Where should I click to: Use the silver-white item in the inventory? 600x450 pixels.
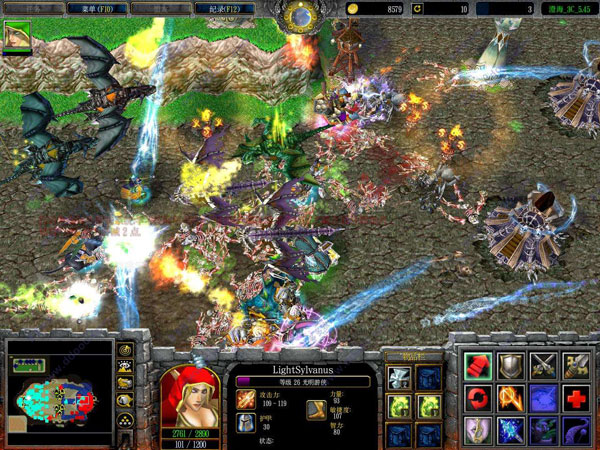tap(399, 379)
